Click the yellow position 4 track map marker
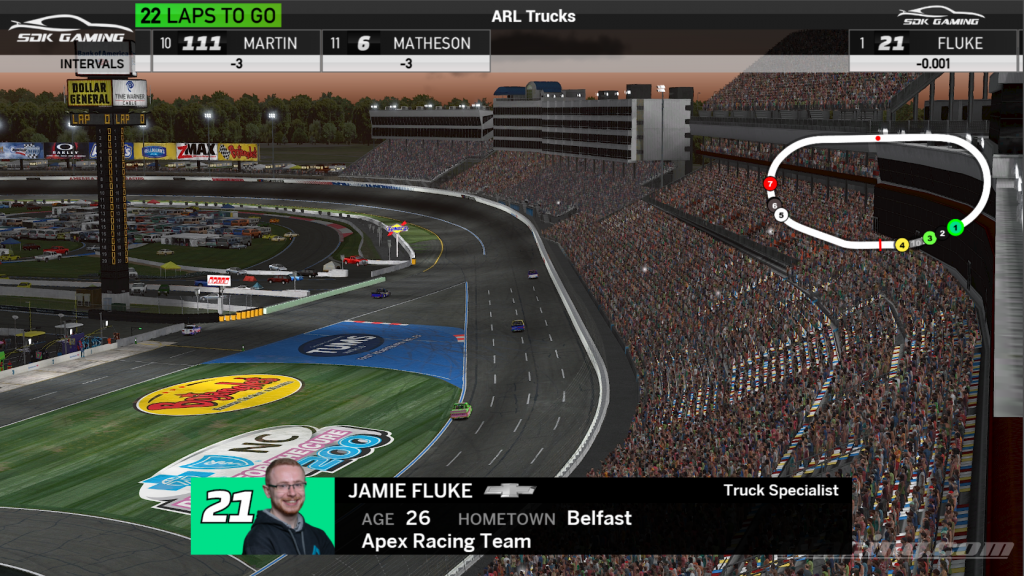The width and height of the screenshot is (1024, 576). click(x=902, y=244)
